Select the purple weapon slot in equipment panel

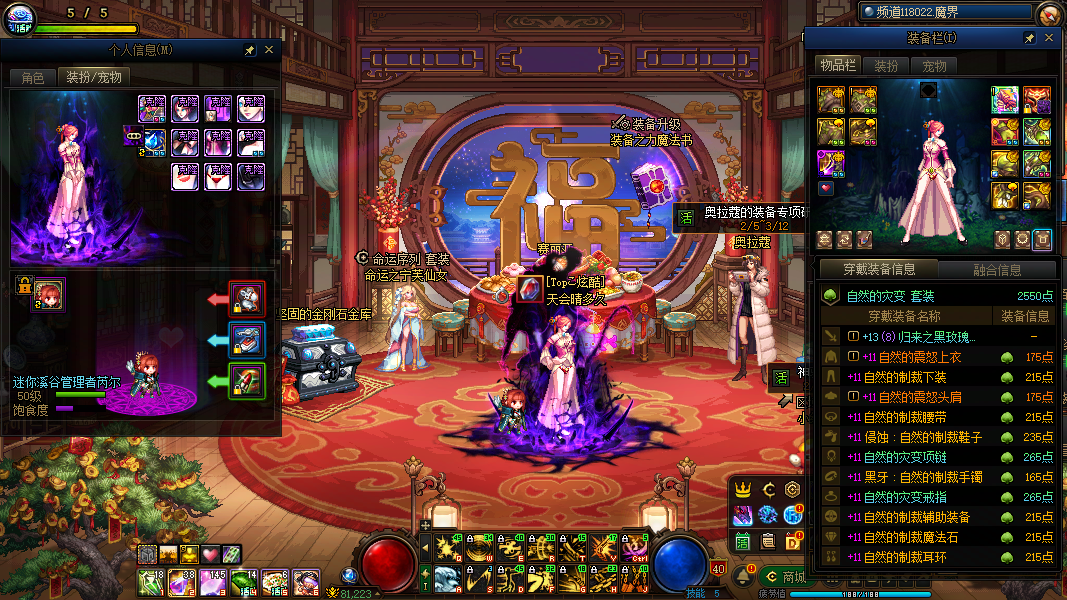click(x=831, y=163)
